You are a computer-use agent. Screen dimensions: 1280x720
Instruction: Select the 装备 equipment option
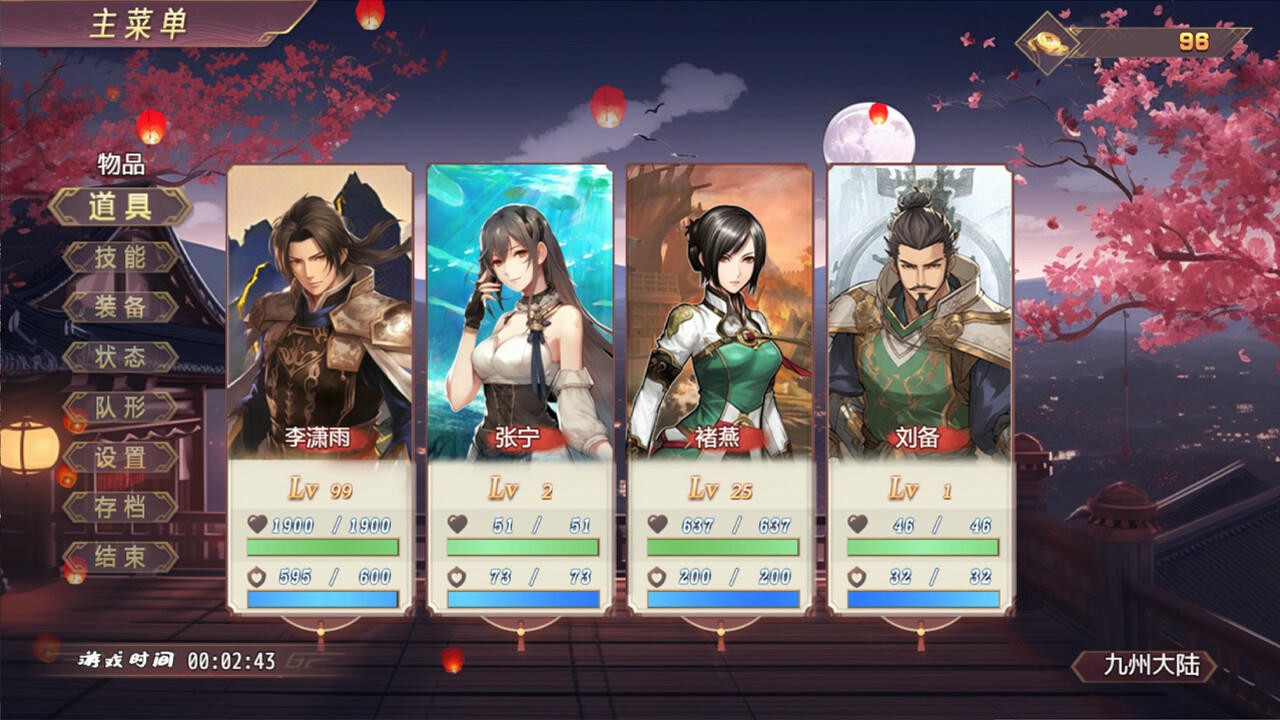[x=122, y=306]
